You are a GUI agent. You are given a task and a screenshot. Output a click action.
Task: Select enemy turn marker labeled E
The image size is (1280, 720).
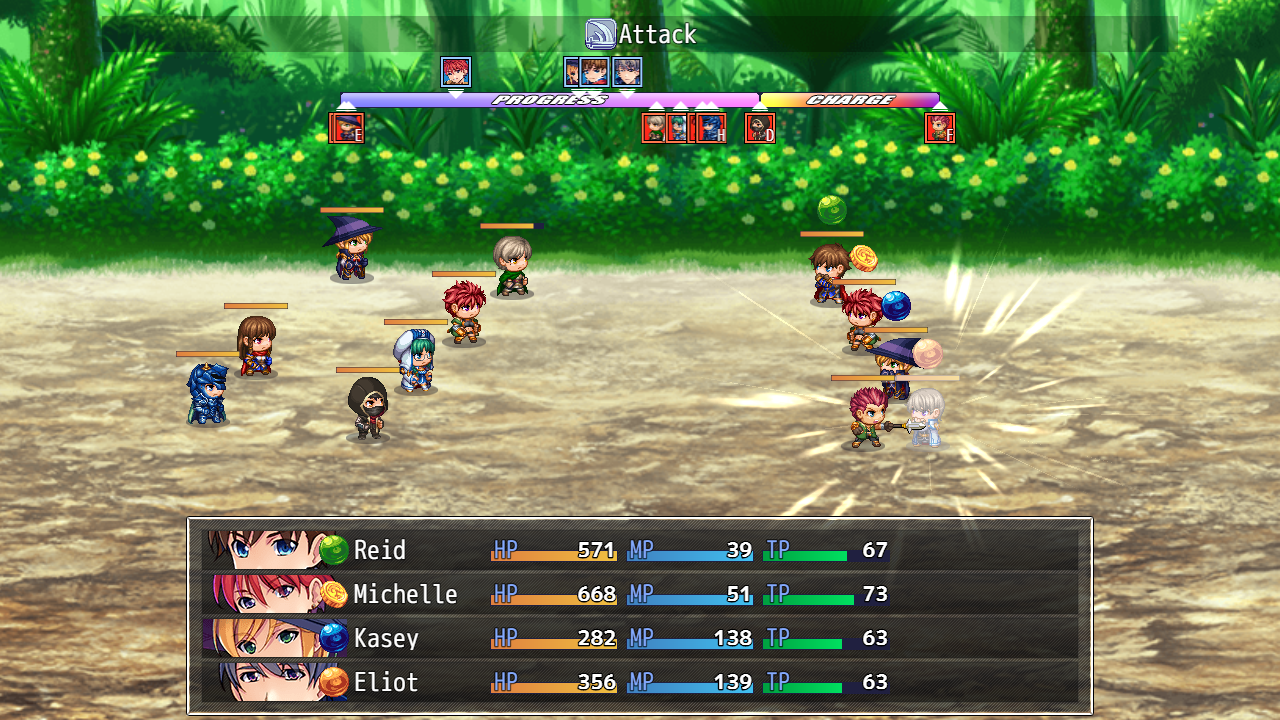346,128
